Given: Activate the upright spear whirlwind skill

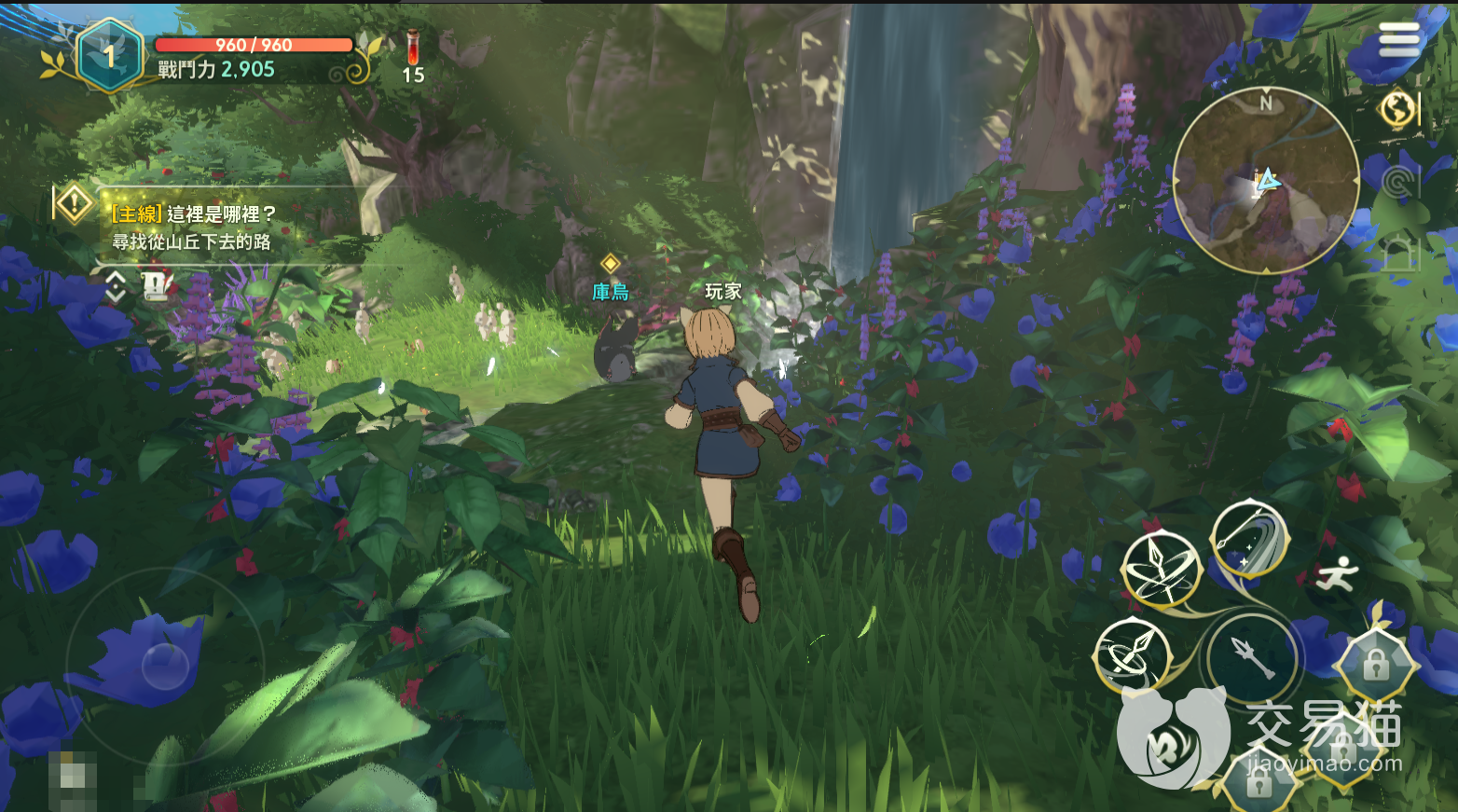Looking at the screenshot, I should 1161,567.
